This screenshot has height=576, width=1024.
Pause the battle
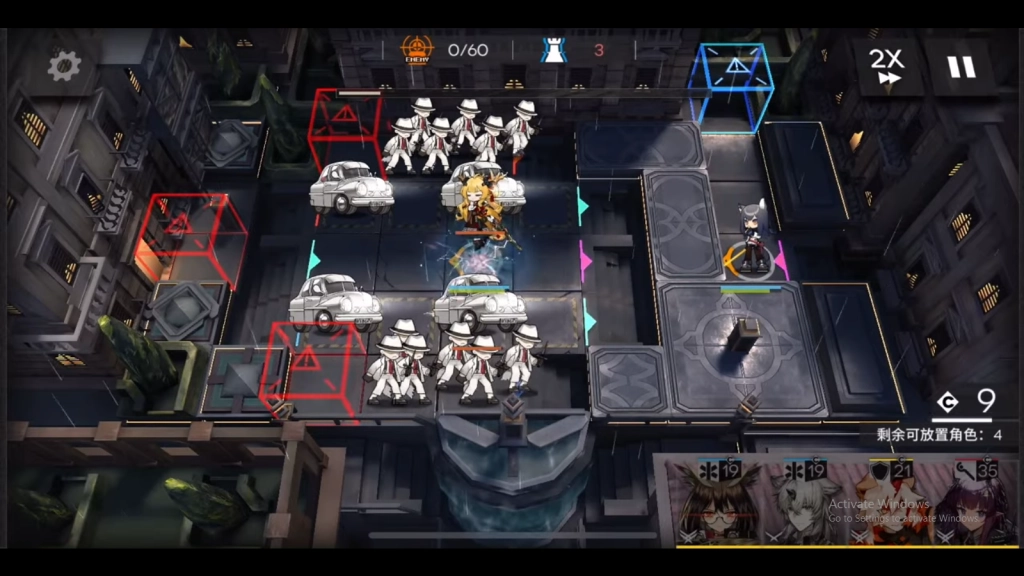pos(961,67)
